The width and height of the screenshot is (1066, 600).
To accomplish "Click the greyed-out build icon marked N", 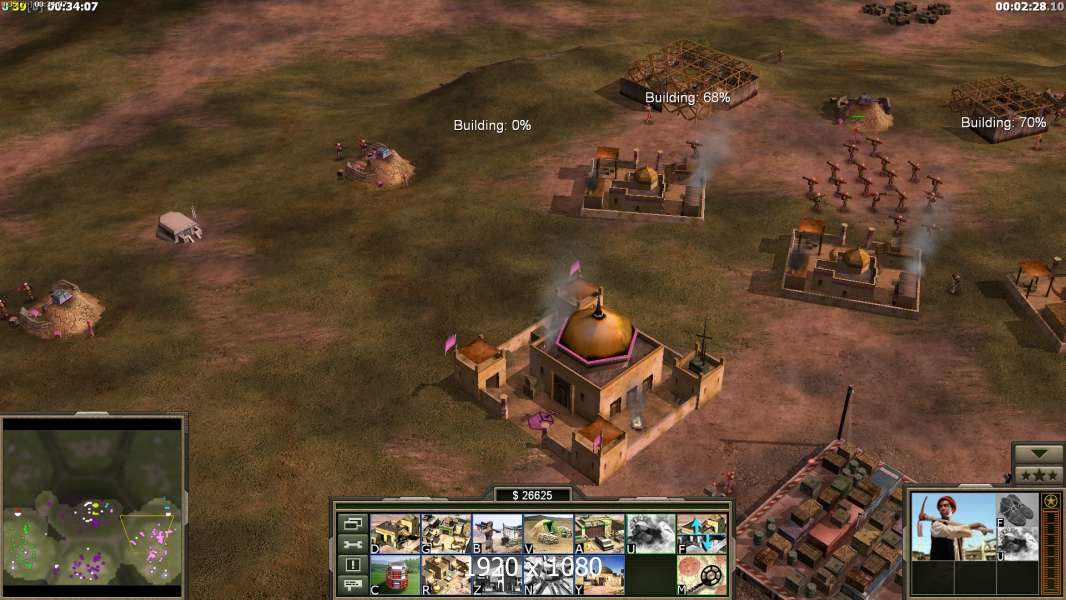I will click(x=548, y=575).
